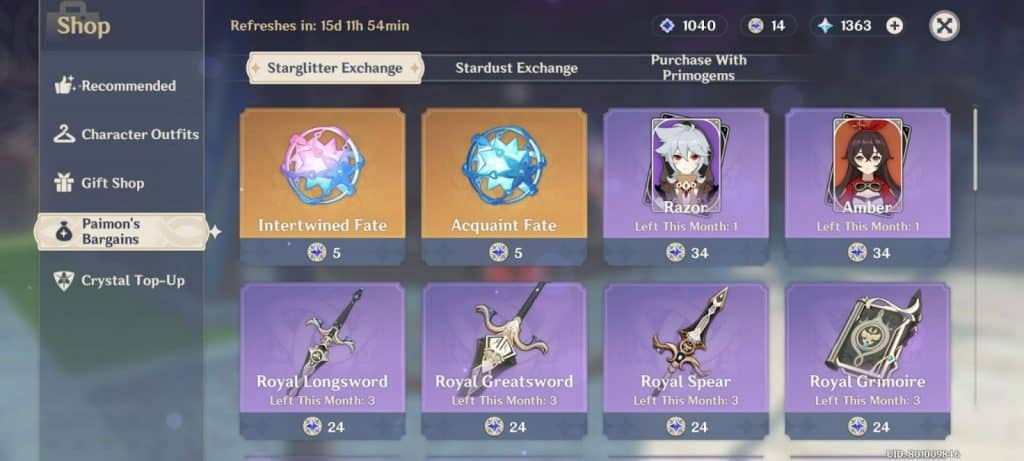
Task: Pick the Royal Longsword weapon
Action: (x=322, y=358)
